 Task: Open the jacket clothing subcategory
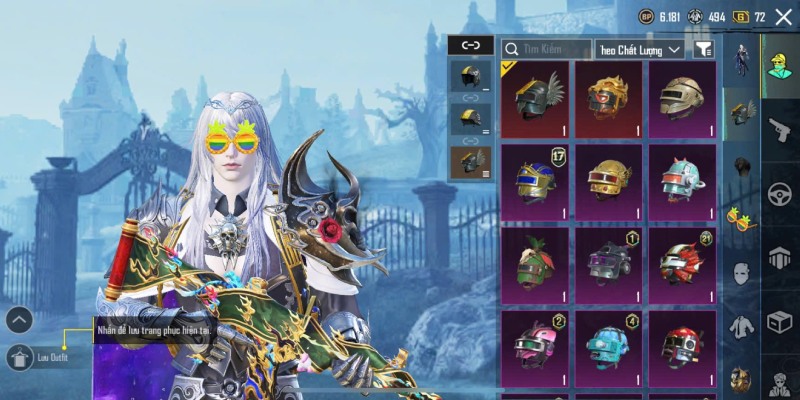[741, 326]
